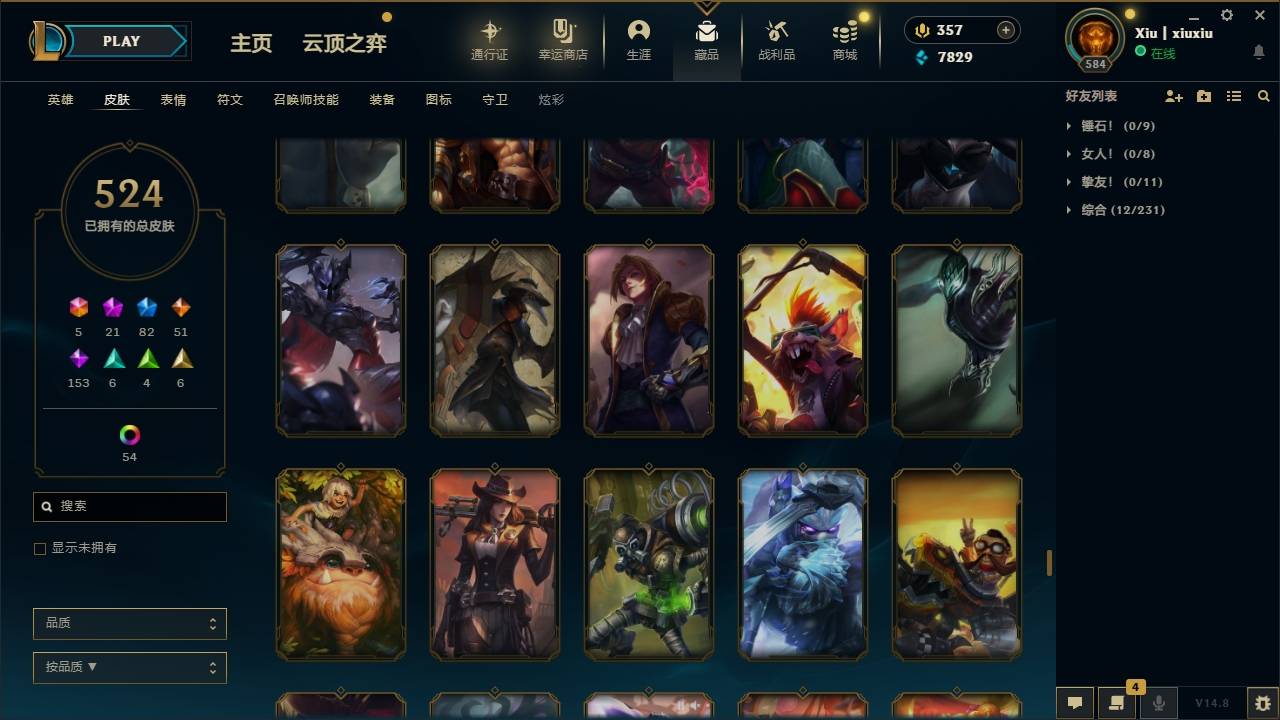Expand the 综合 friend group
The height and width of the screenshot is (720, 1280).
1068,210
